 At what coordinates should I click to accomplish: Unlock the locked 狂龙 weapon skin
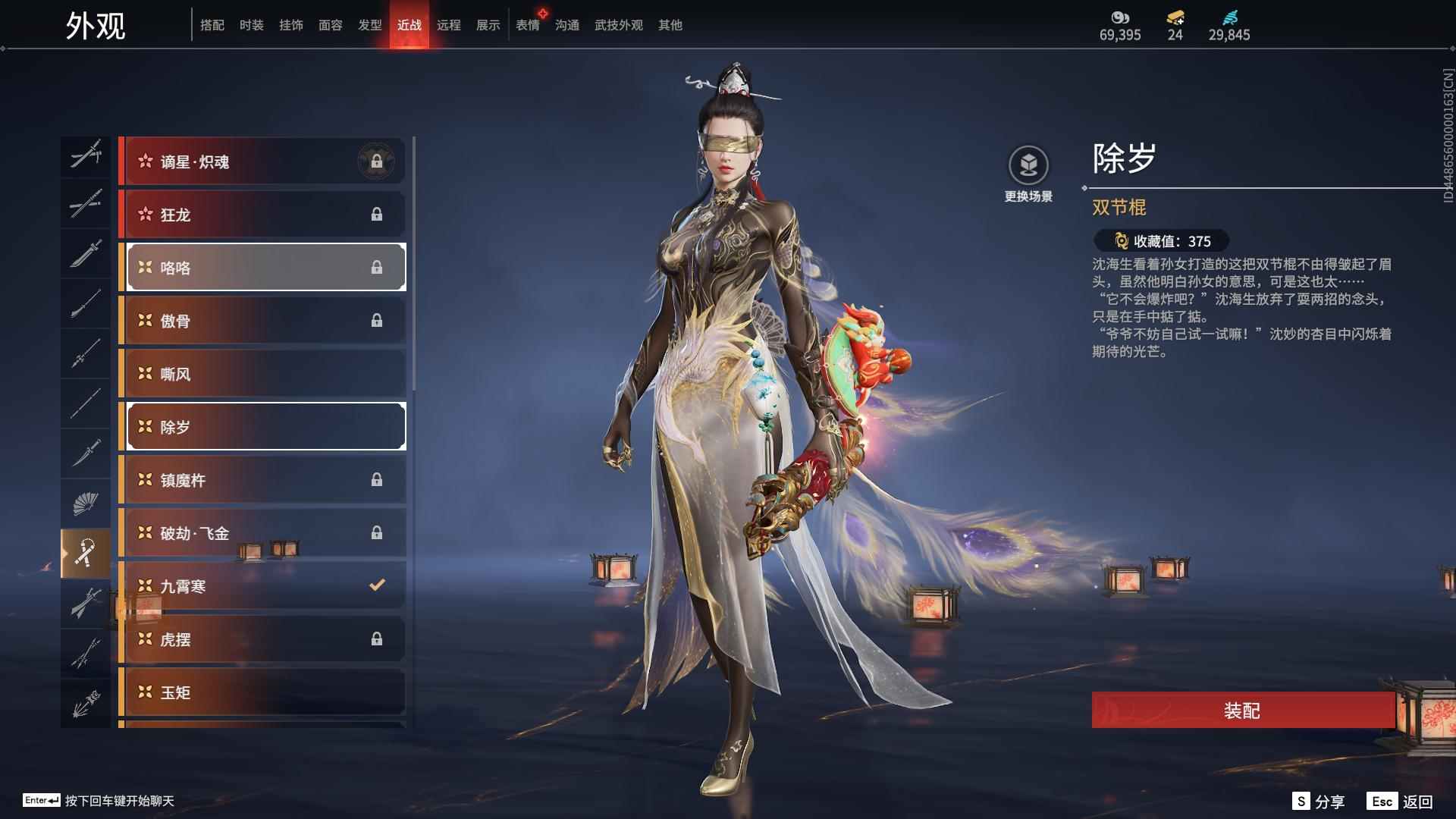tap(378, 214)
